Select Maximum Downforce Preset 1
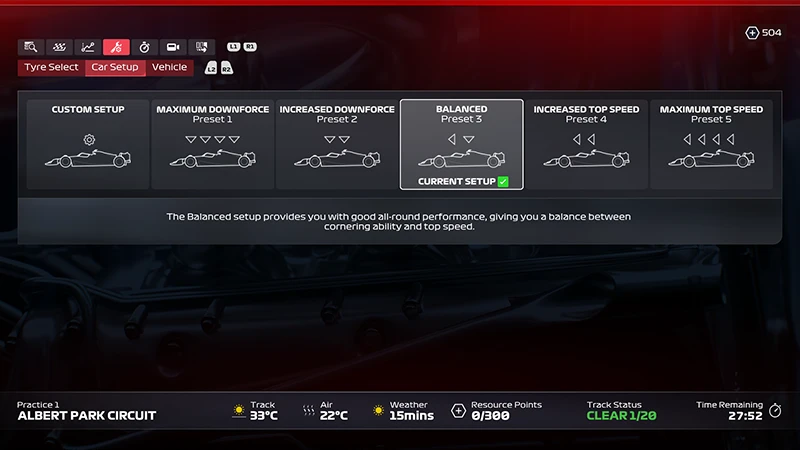 212,144
